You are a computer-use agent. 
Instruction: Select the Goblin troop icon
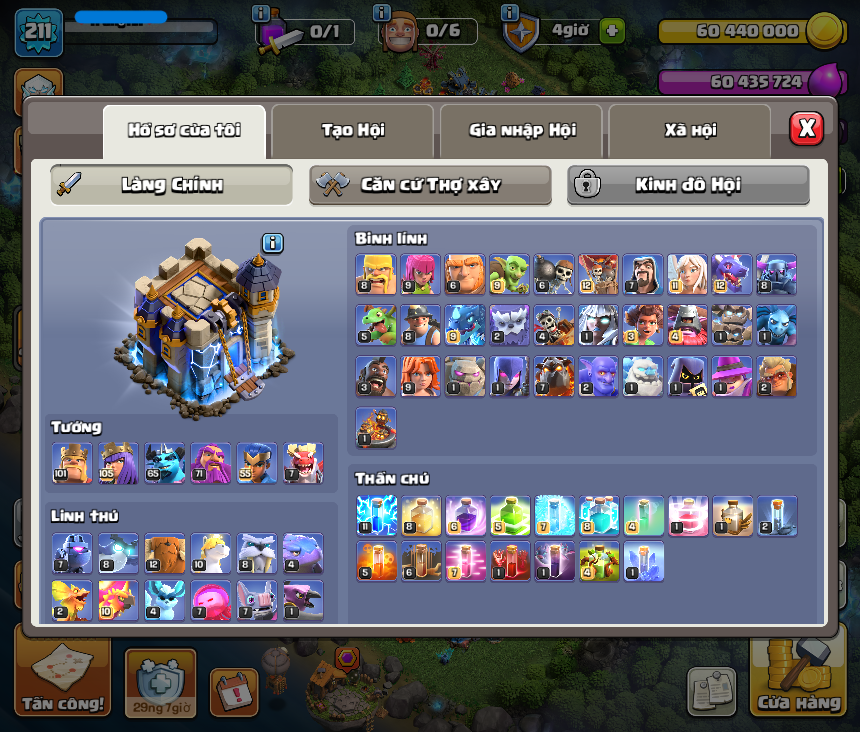pos(509,274)
